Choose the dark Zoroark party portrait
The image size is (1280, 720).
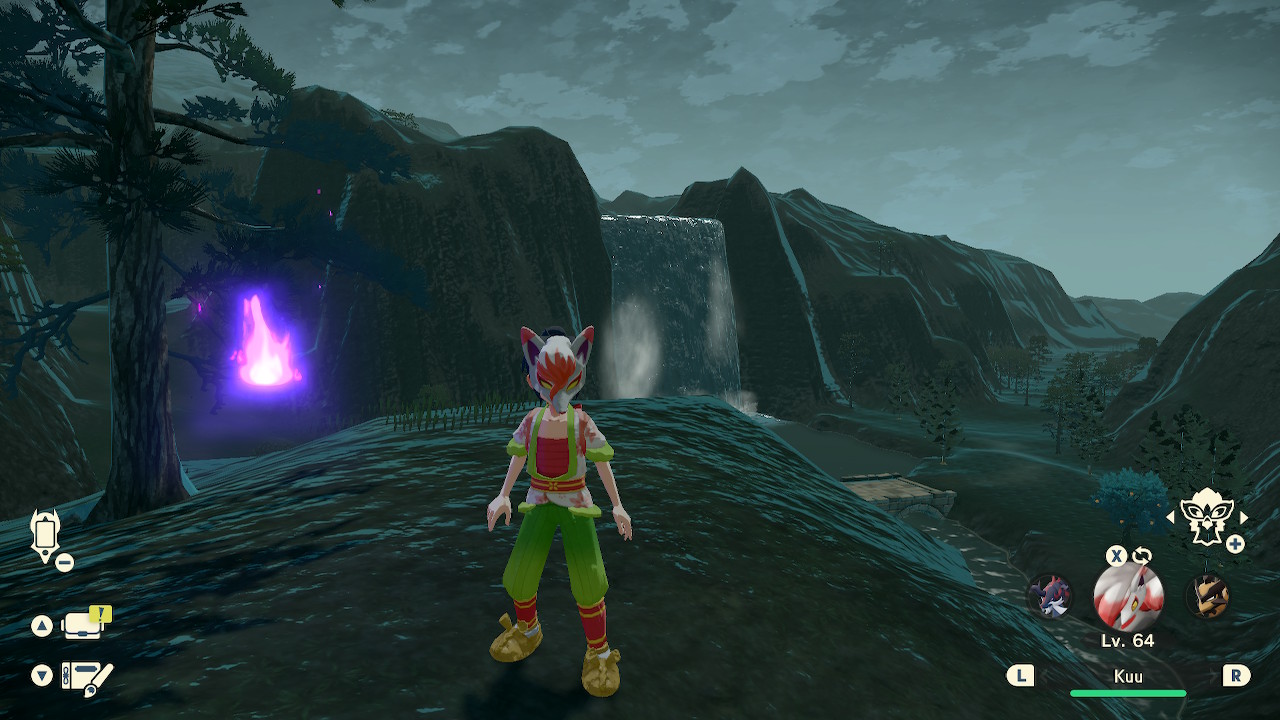pos(1051,597)
